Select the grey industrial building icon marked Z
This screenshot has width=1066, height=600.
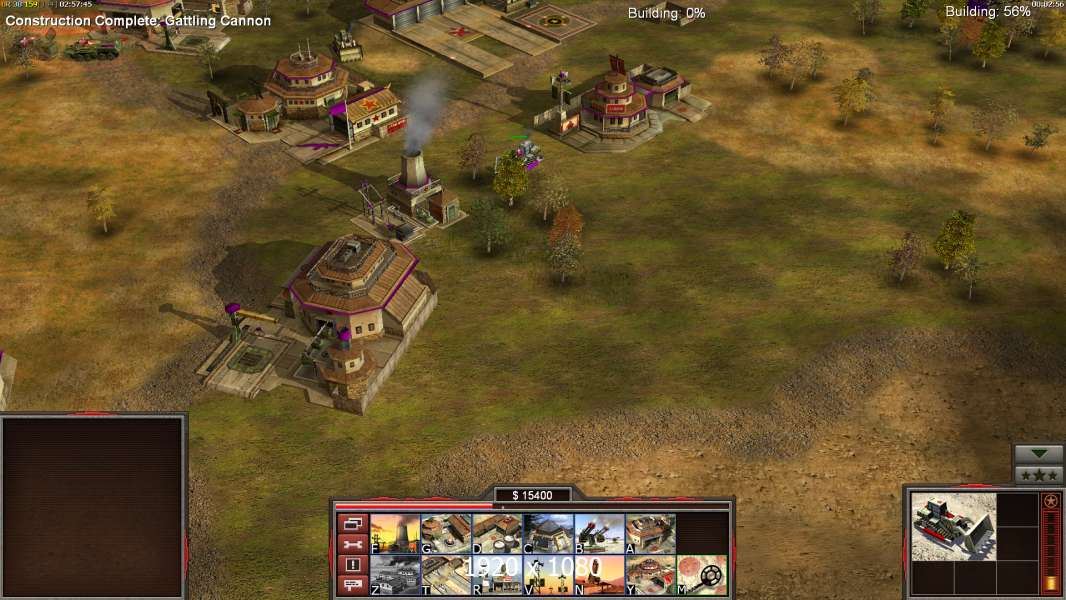pos(395,575)
